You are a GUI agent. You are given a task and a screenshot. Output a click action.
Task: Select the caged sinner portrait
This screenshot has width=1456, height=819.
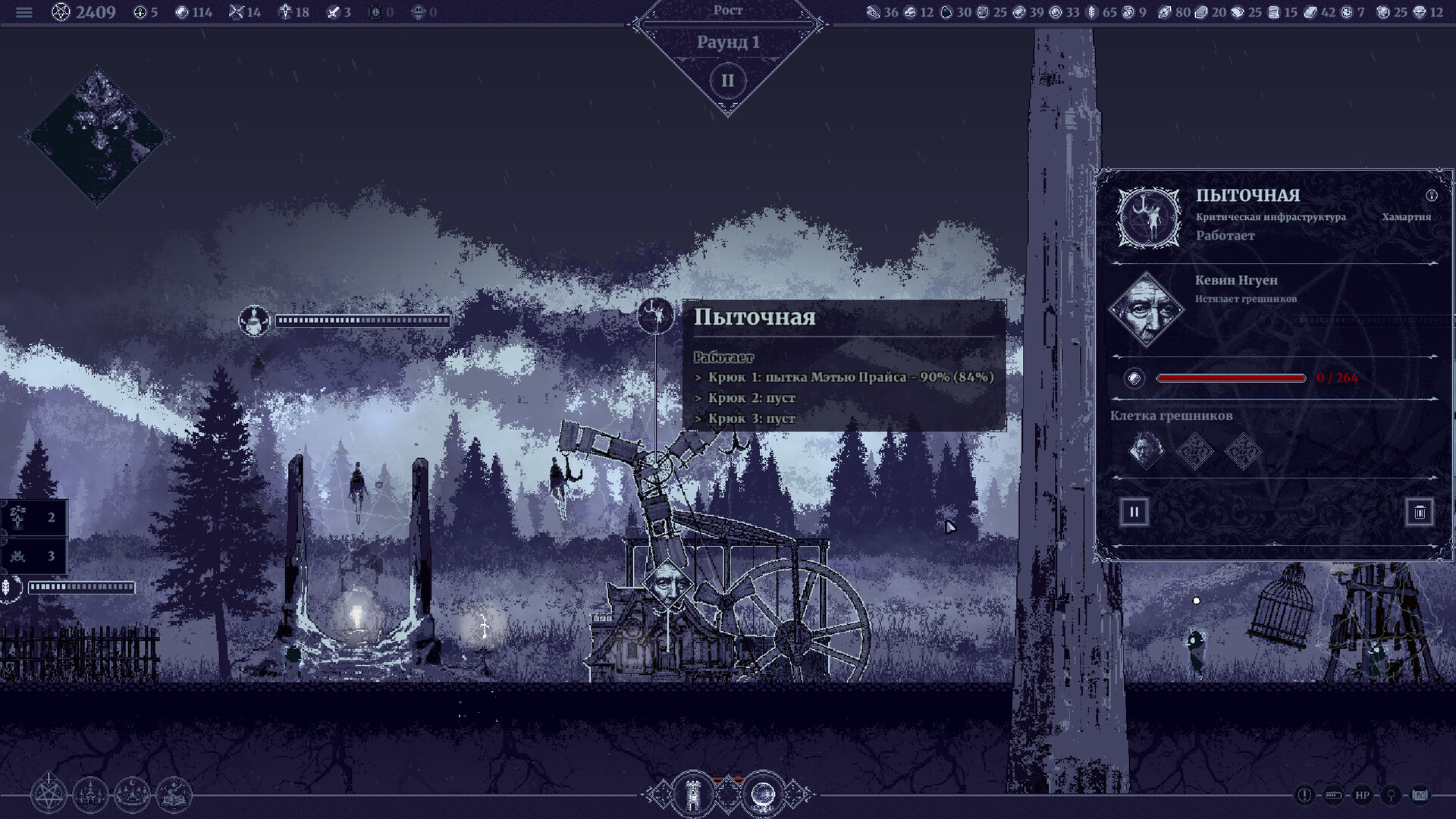pyautogui.click(x=1145, y=451)
